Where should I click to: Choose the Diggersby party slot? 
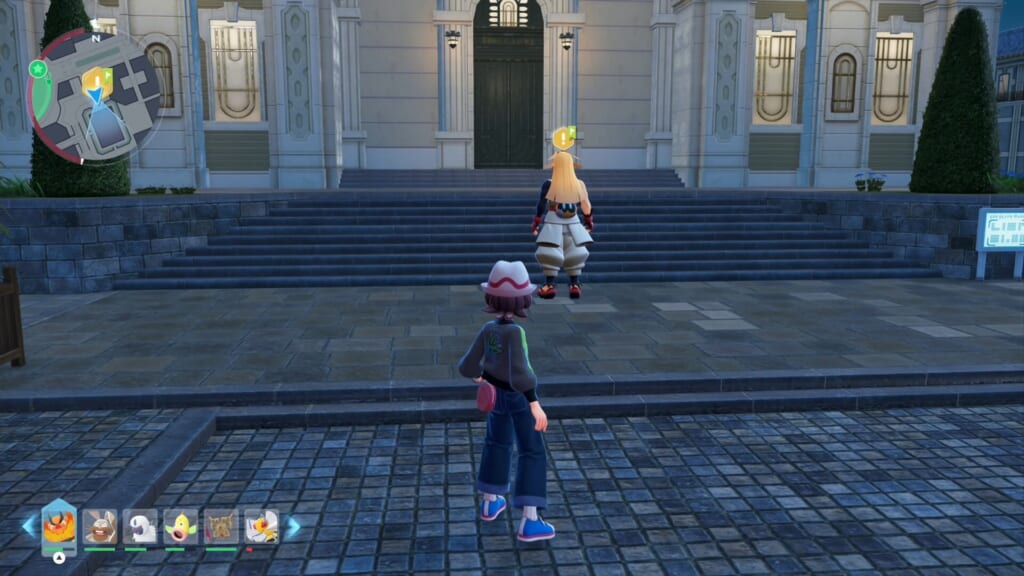click(100, 526)
